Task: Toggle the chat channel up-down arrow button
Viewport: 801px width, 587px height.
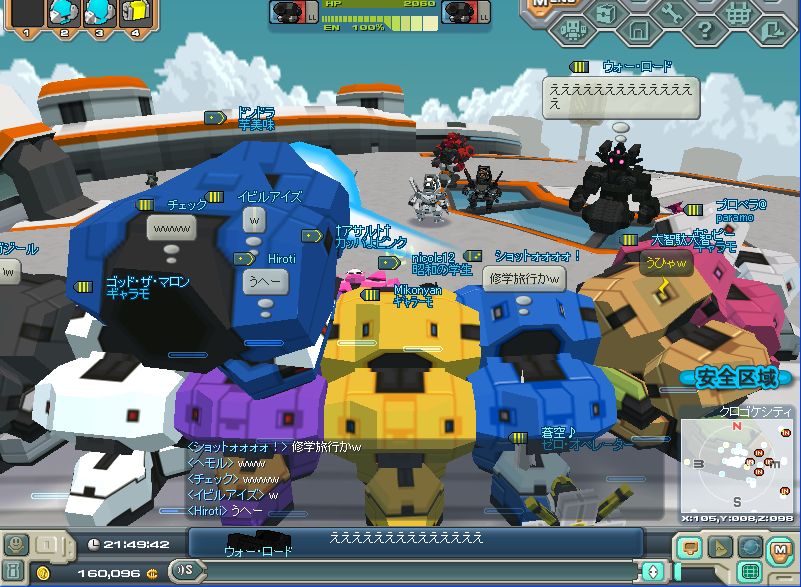Action: click(654, 571)
